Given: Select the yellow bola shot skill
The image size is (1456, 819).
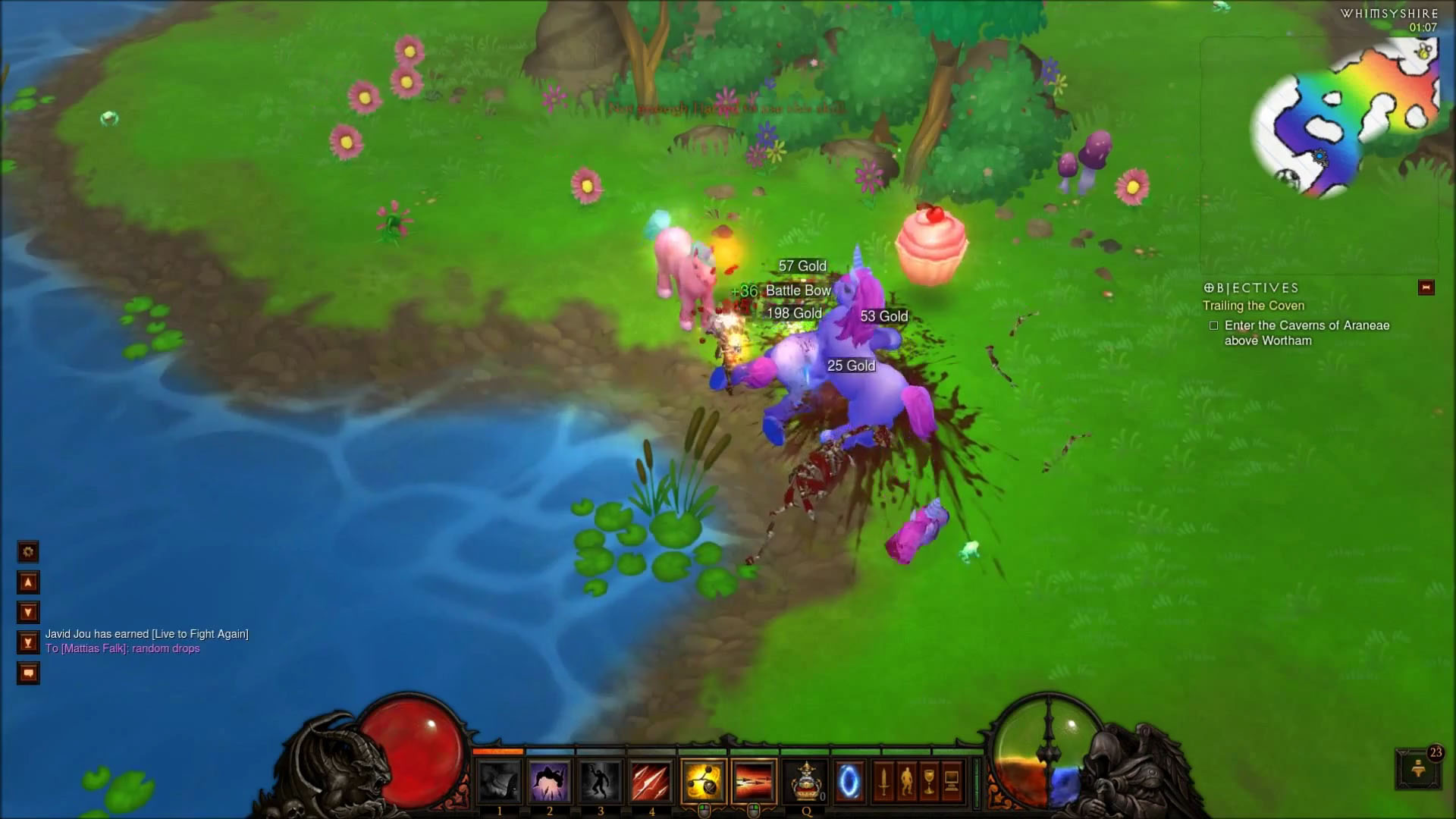Looking at the screenshot, I should coord(703,781).
